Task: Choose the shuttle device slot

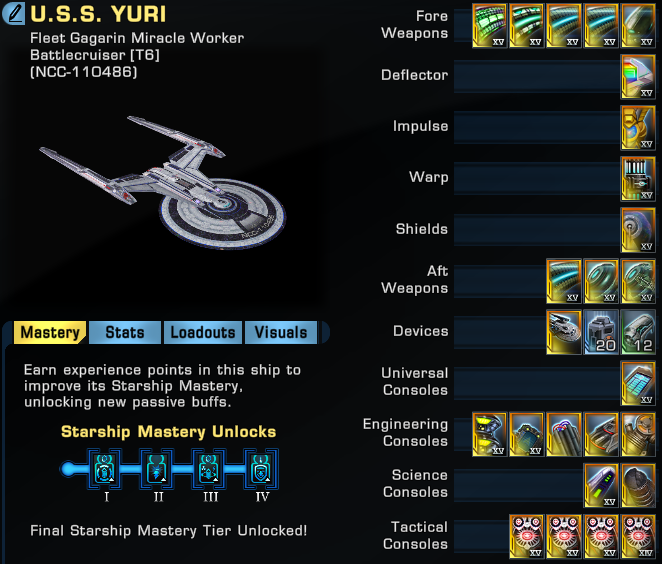Action: pyautogui.click(x=564, y=331)
